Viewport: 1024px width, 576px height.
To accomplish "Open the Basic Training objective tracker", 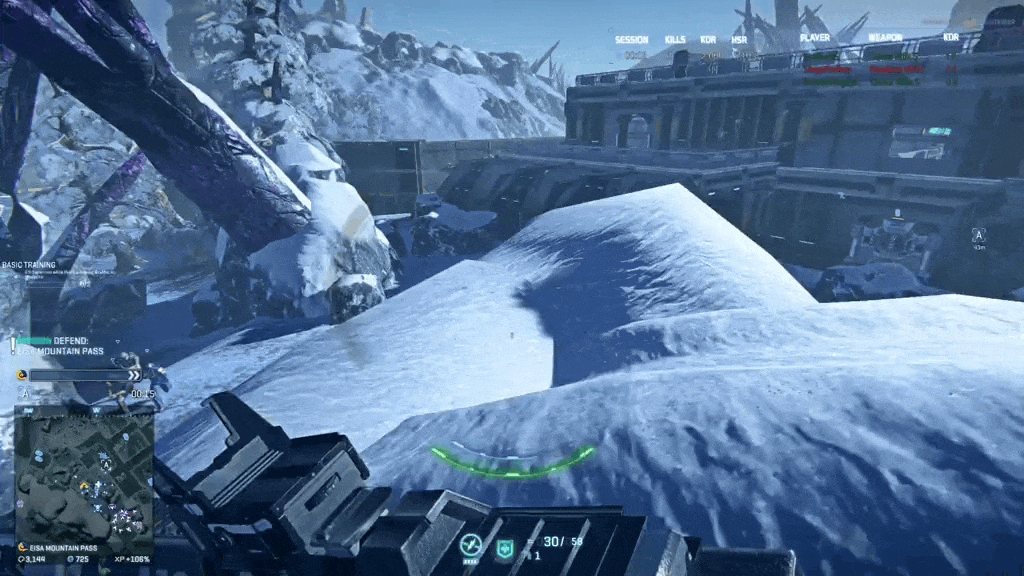I will coord(31,264).
